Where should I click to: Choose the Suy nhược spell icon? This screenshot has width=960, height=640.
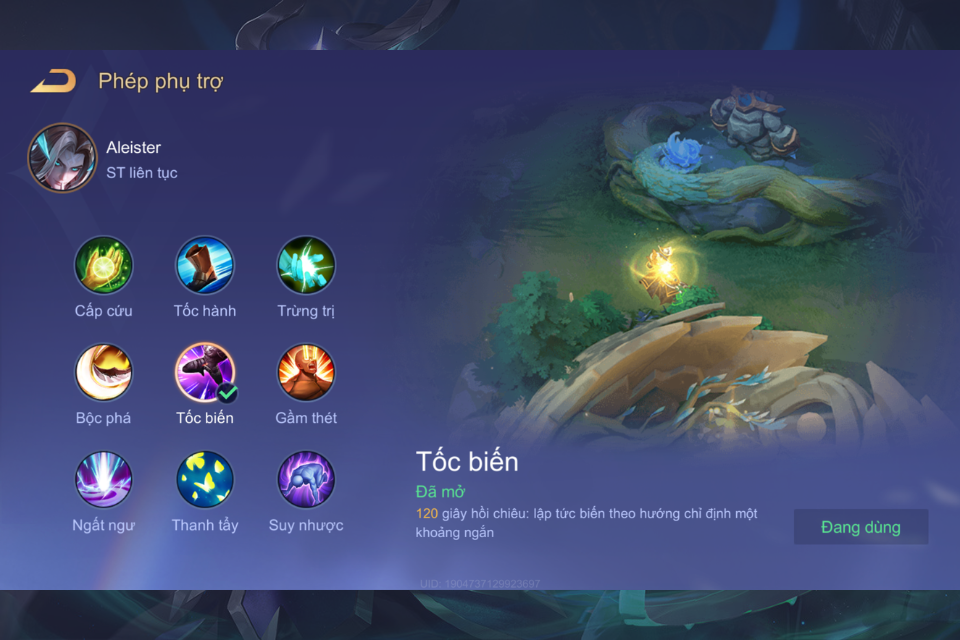pos(306,480)
